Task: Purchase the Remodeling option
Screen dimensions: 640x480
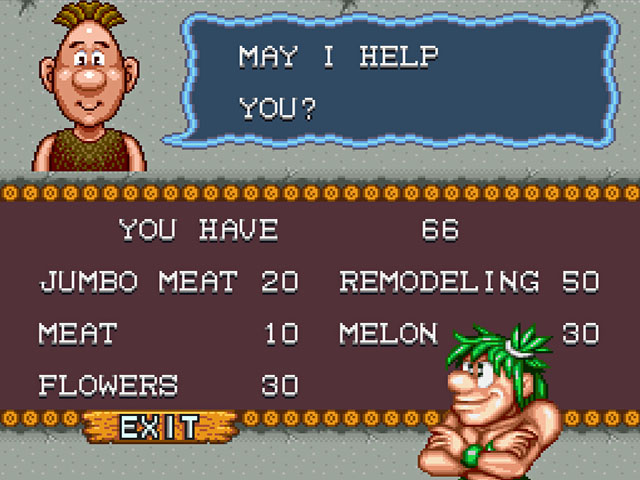Action: [x=439, y=282]
